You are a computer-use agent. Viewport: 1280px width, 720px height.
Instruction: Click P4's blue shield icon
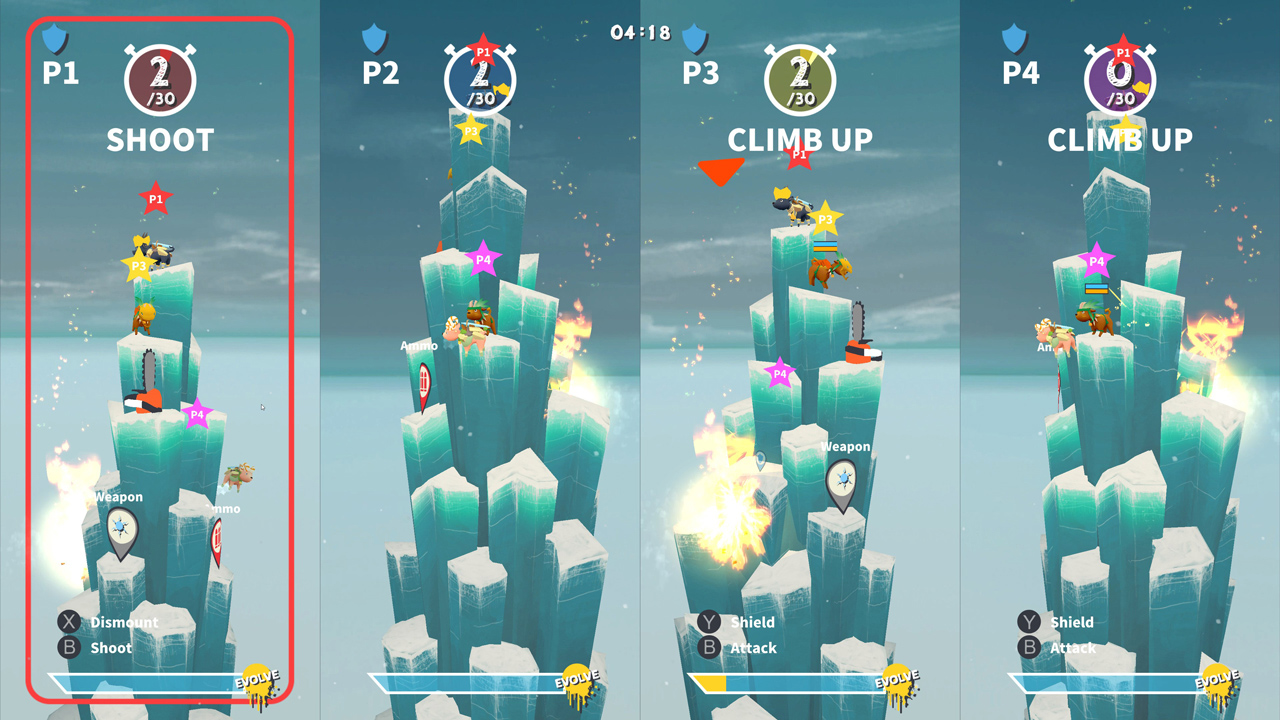[x=1014, y=40]
